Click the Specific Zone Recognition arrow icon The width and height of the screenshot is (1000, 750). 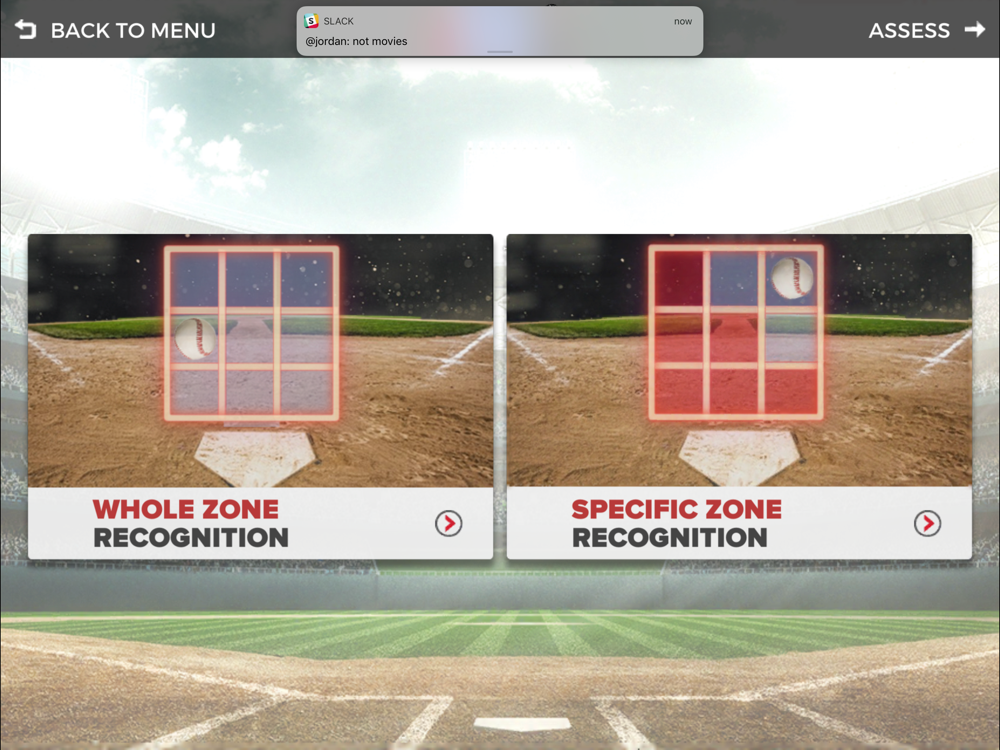[927, 523]
